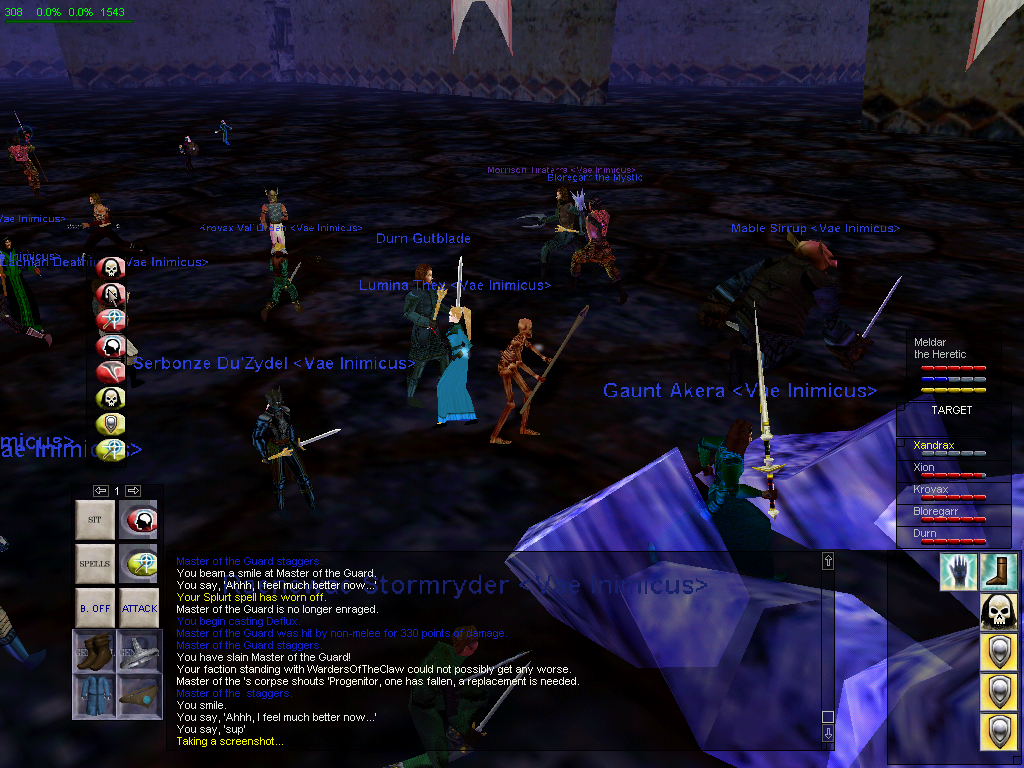This screenshot has height=768, width=1024.
Task: Open the SPELLS book button
Action: point(95,564)
